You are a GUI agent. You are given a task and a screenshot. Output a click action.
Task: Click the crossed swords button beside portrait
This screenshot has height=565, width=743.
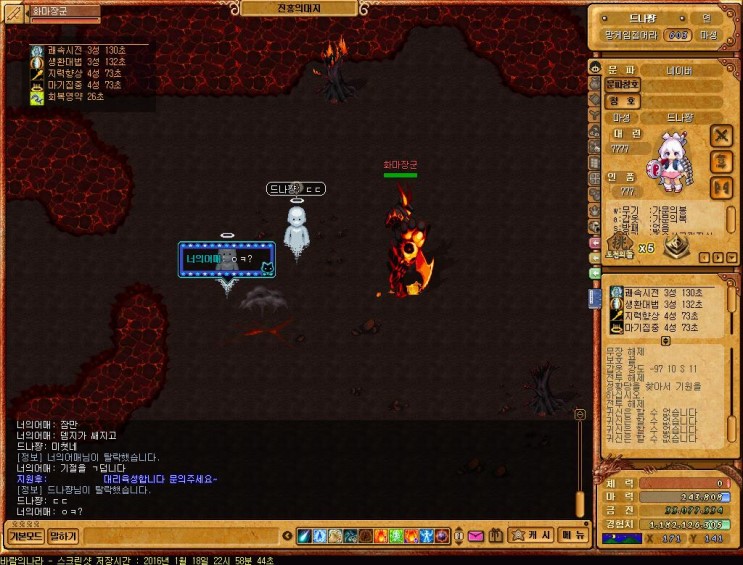[x=721, y=135]
